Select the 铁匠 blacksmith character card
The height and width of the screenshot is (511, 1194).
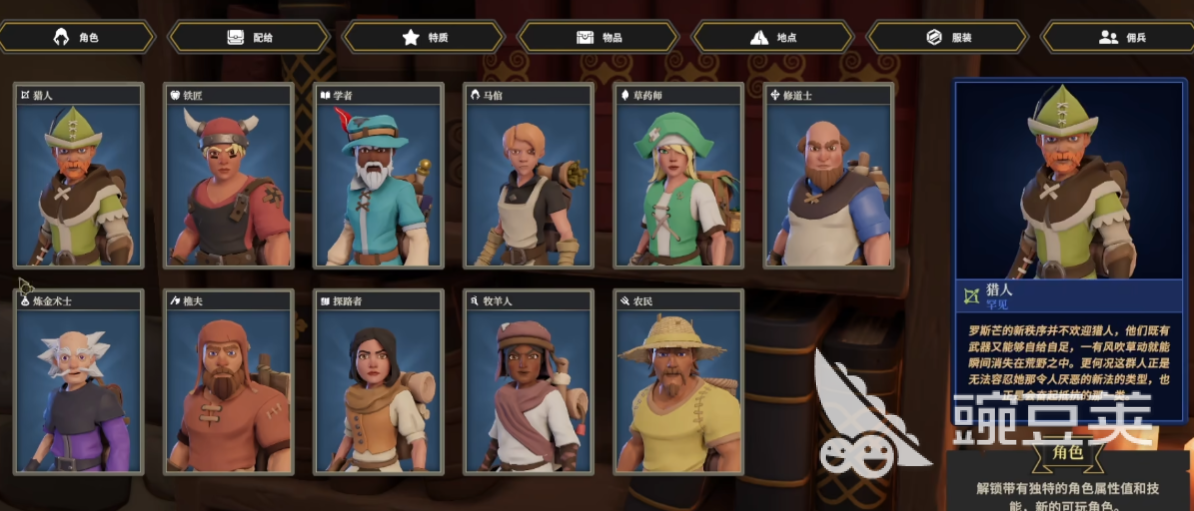(229, 177)
